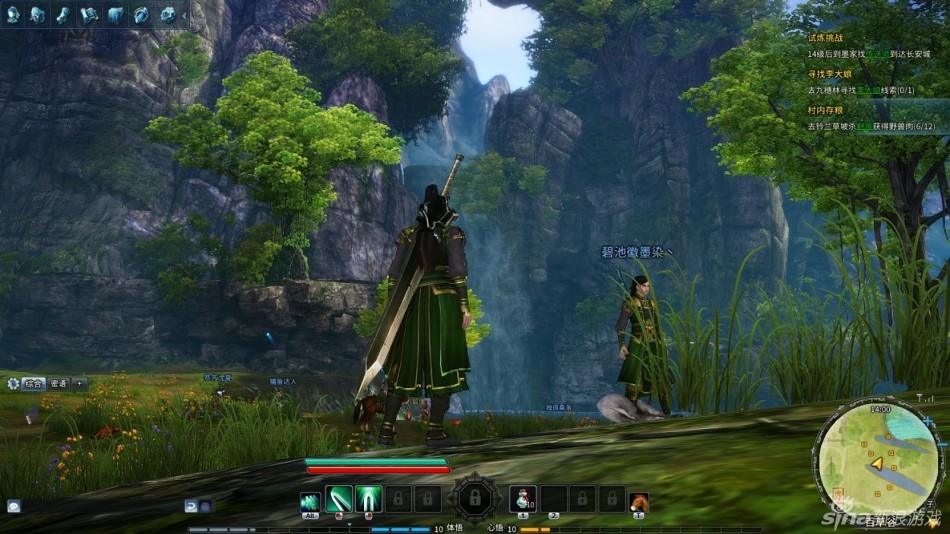Click the chat return arrow button
Screen dimensions: 950x534
191,506
